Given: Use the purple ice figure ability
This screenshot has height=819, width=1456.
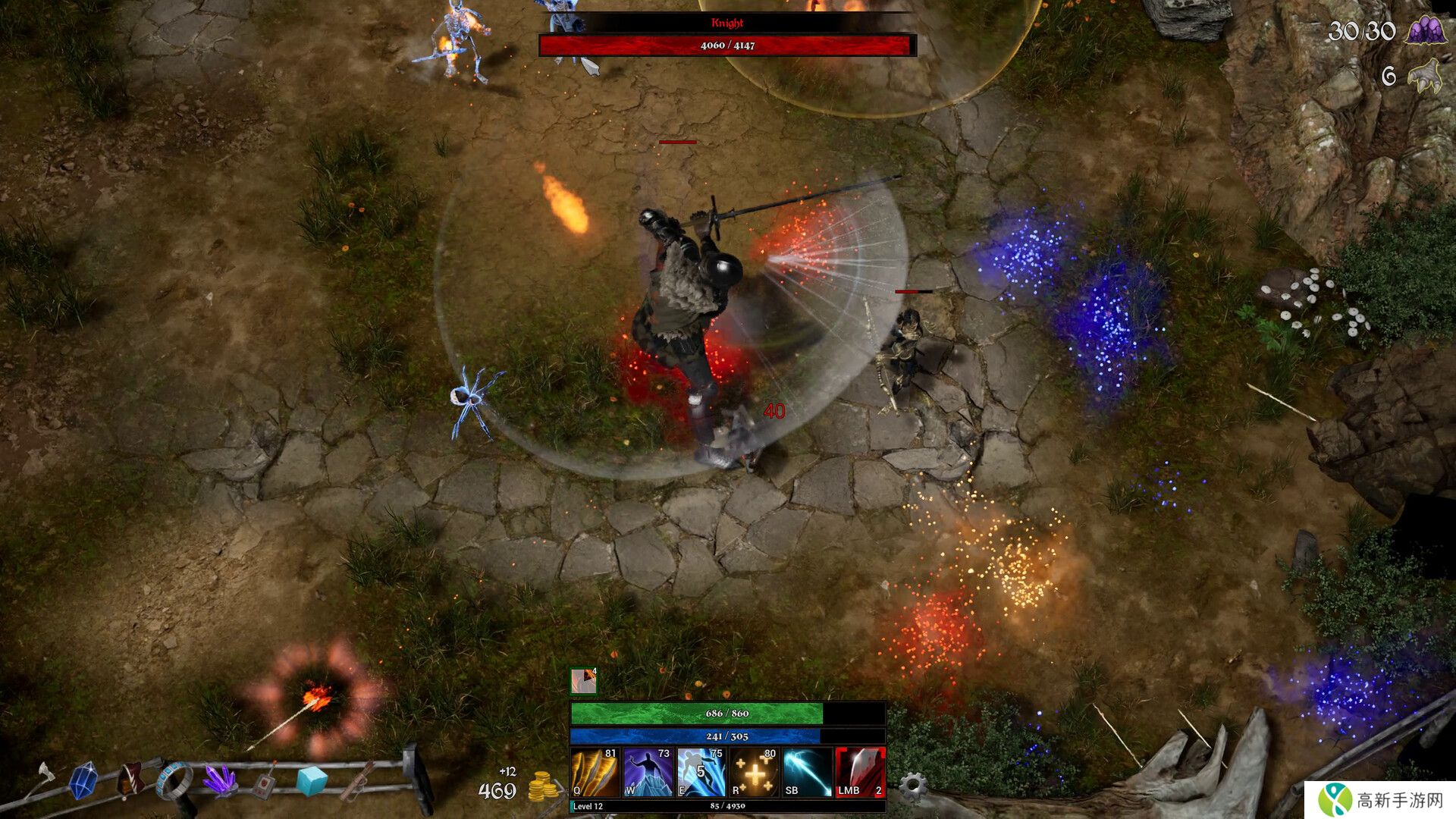Looking at the screenshot, I should pos(648,772).
